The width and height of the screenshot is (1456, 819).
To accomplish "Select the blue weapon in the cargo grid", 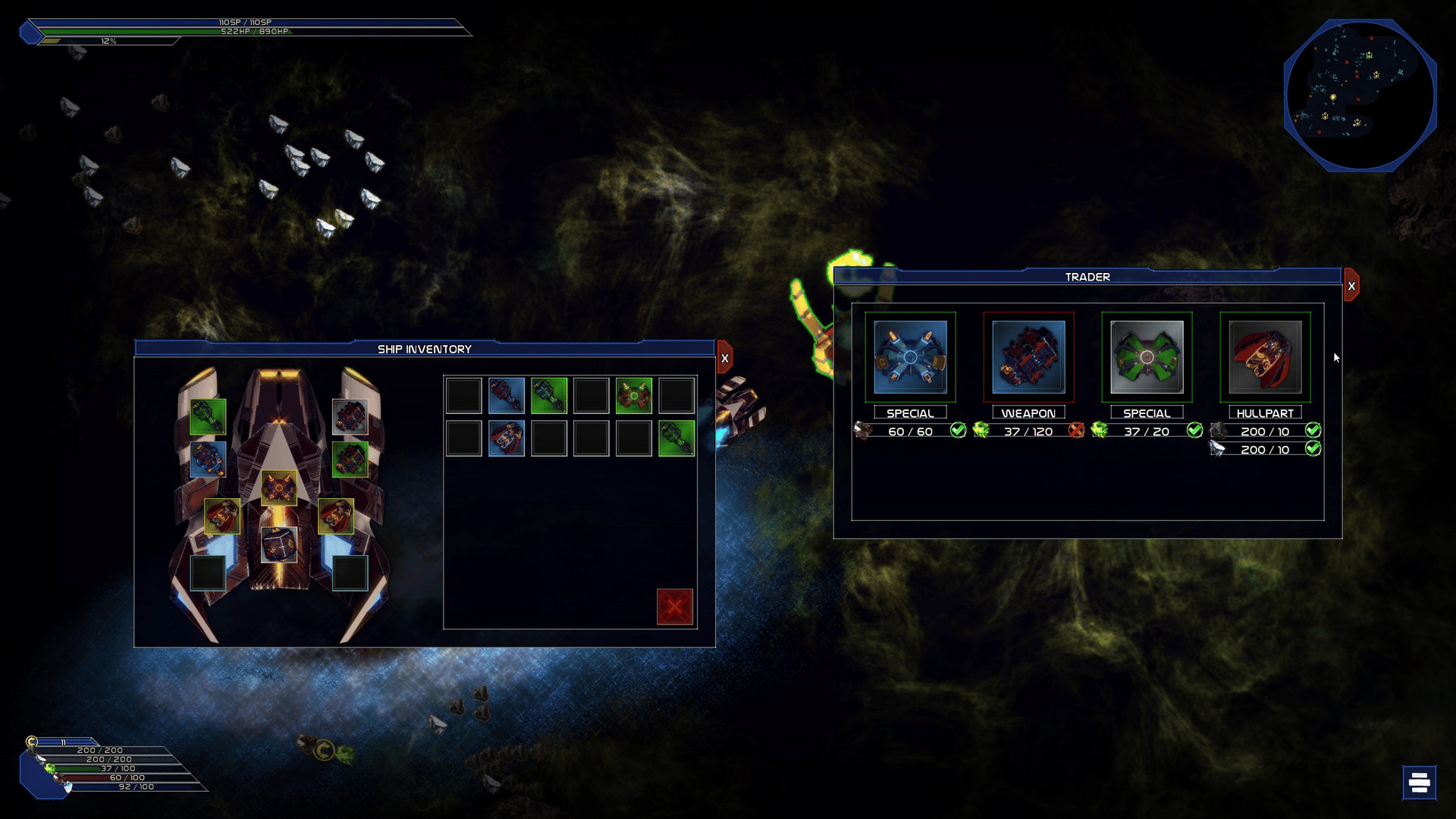I will point(507,395).
